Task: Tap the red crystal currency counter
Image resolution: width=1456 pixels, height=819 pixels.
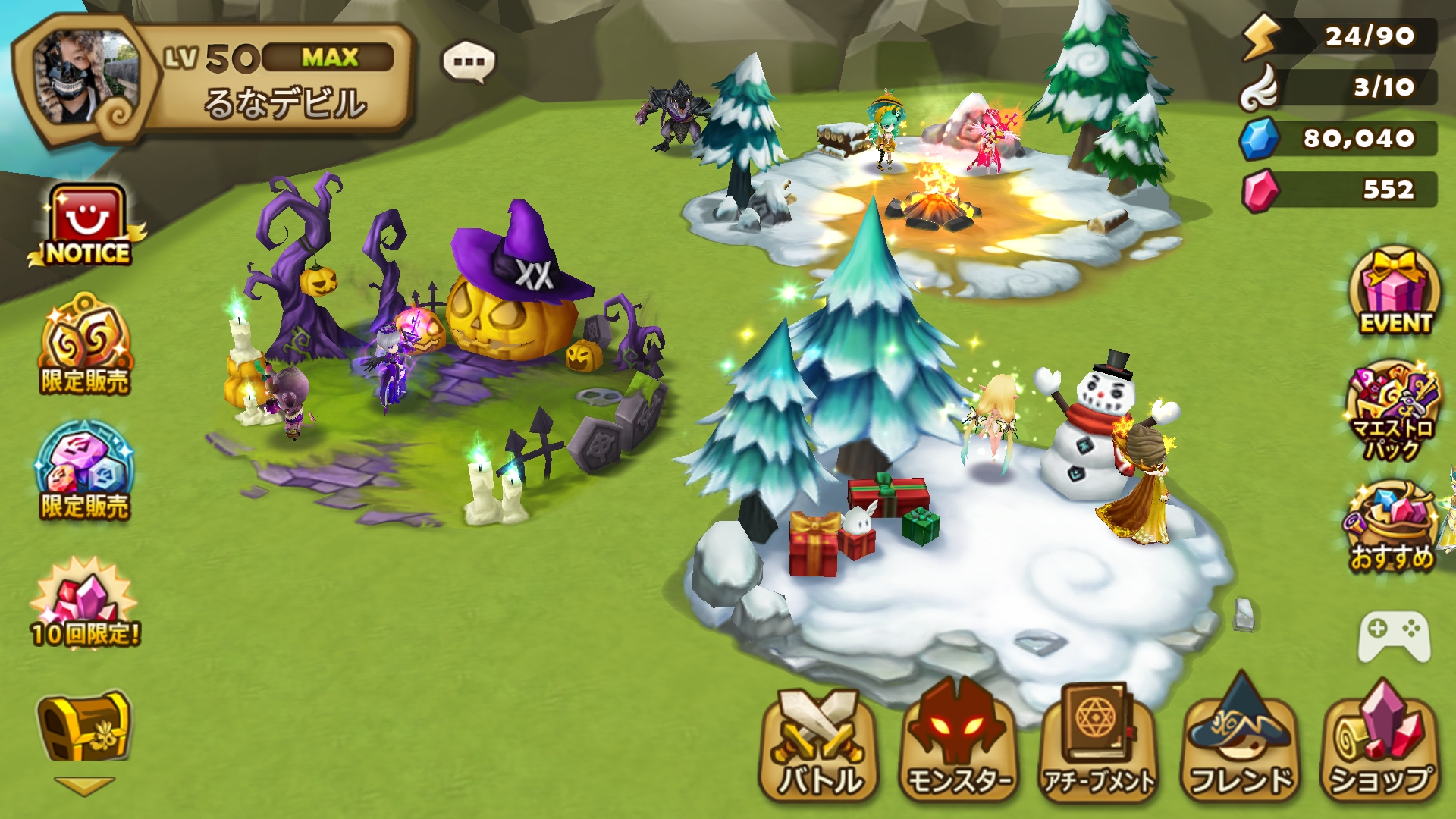Action: tap(1340, 190)
